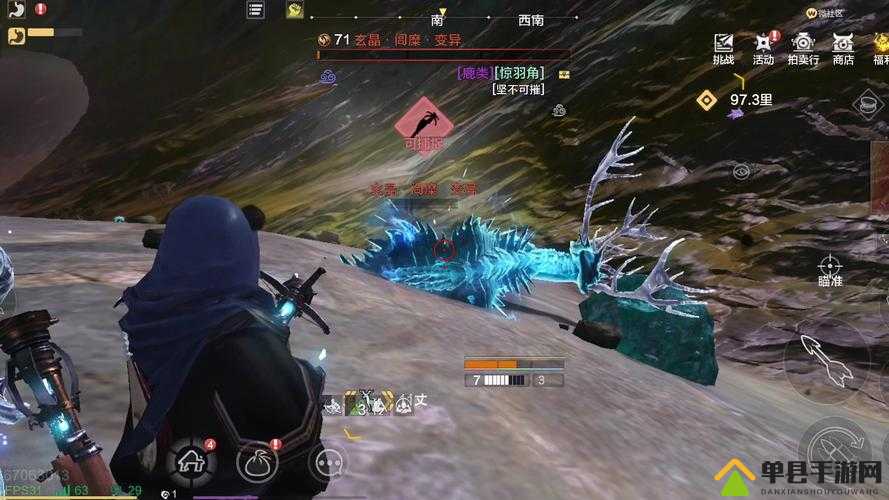Open the 商店 shop
The width and height of the screenshot is (889, 500).
pos(843,47)
